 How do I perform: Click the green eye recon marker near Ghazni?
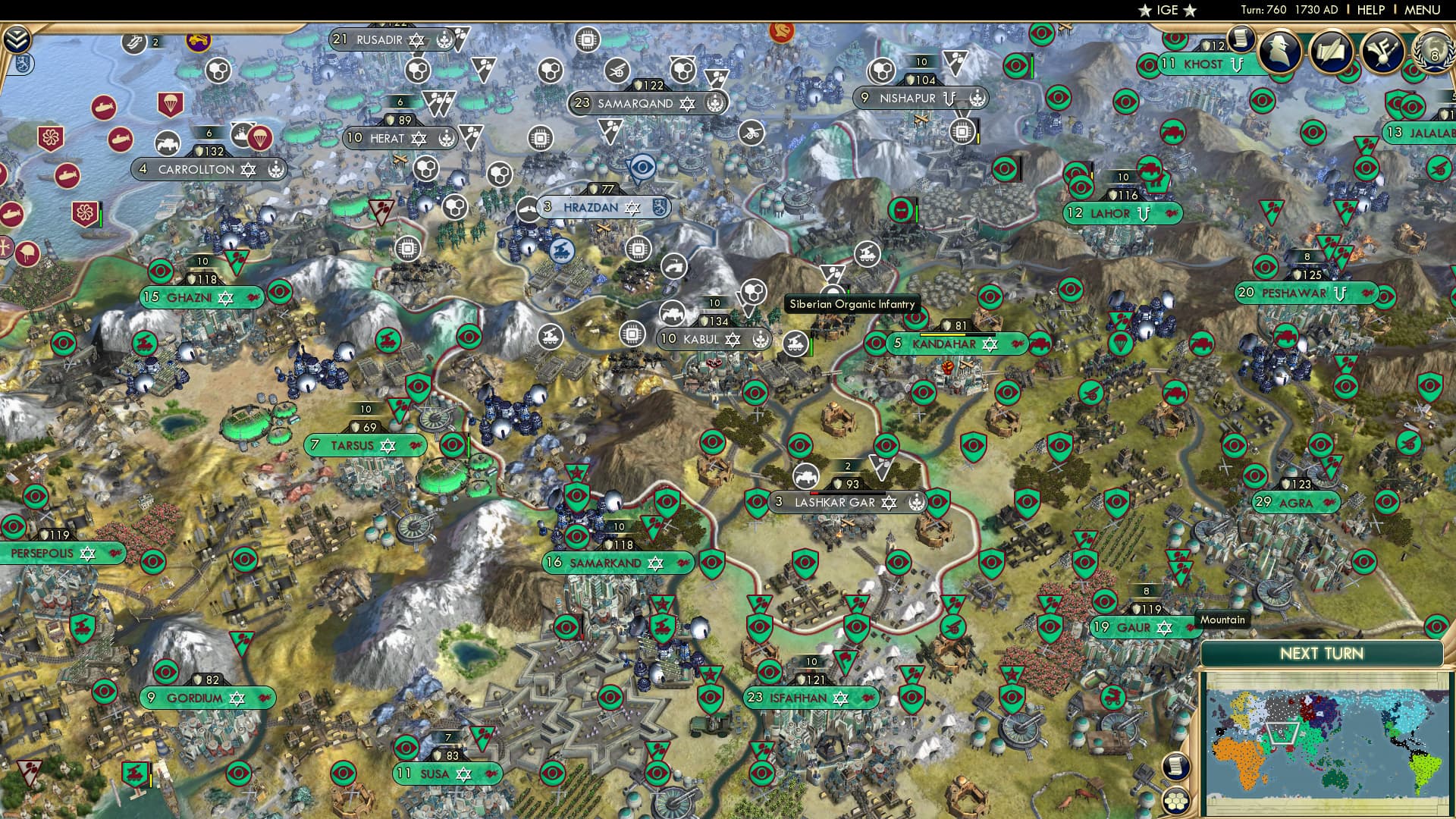click(x=162, y=270)
